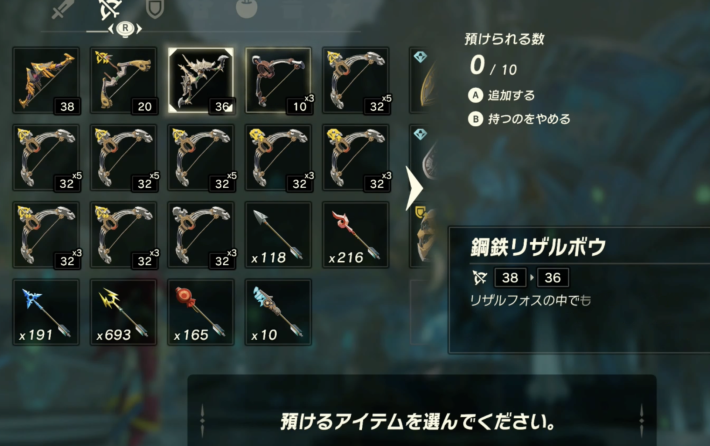The height and width of the screenshot is (446, 710).
Task: Switch to the apple food tab
Action: (245, 9)
